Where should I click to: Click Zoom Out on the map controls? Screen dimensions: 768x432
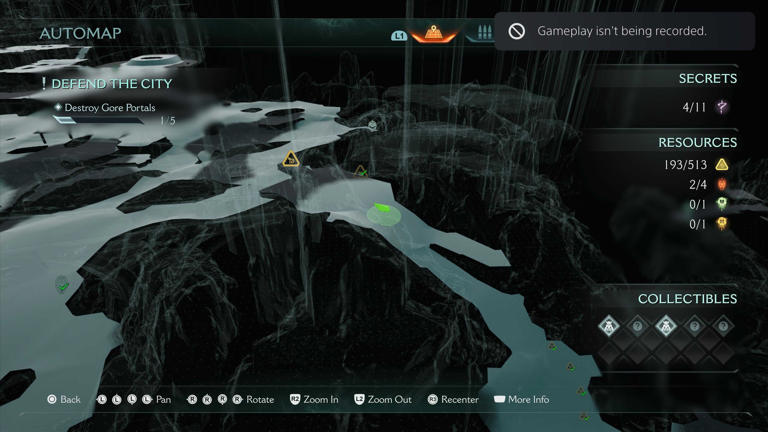(382, 399)
